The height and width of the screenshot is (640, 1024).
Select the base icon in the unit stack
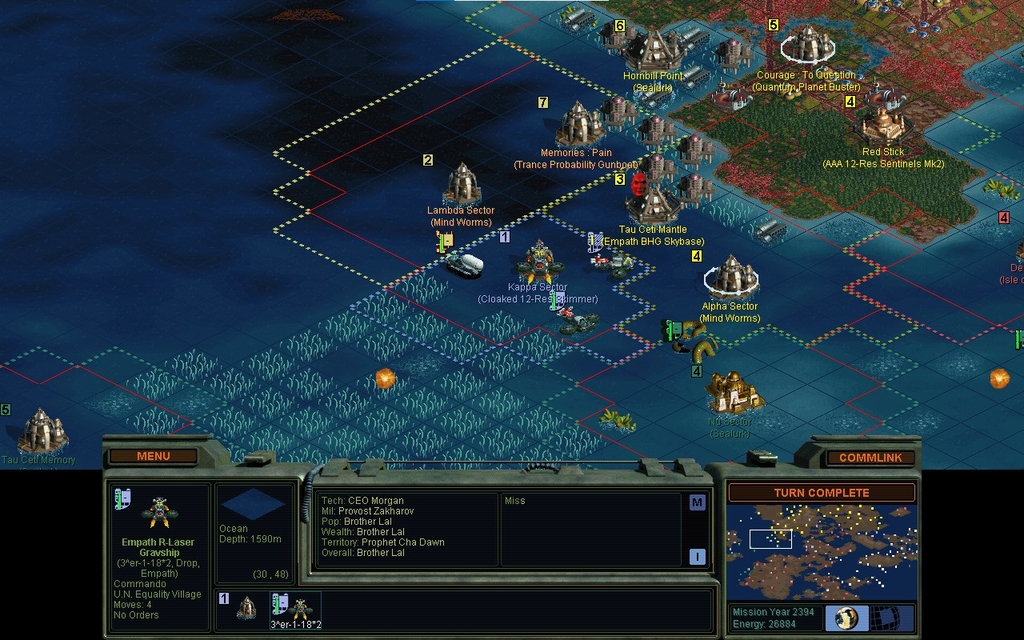pyautogui.click(x=246, y=608)
